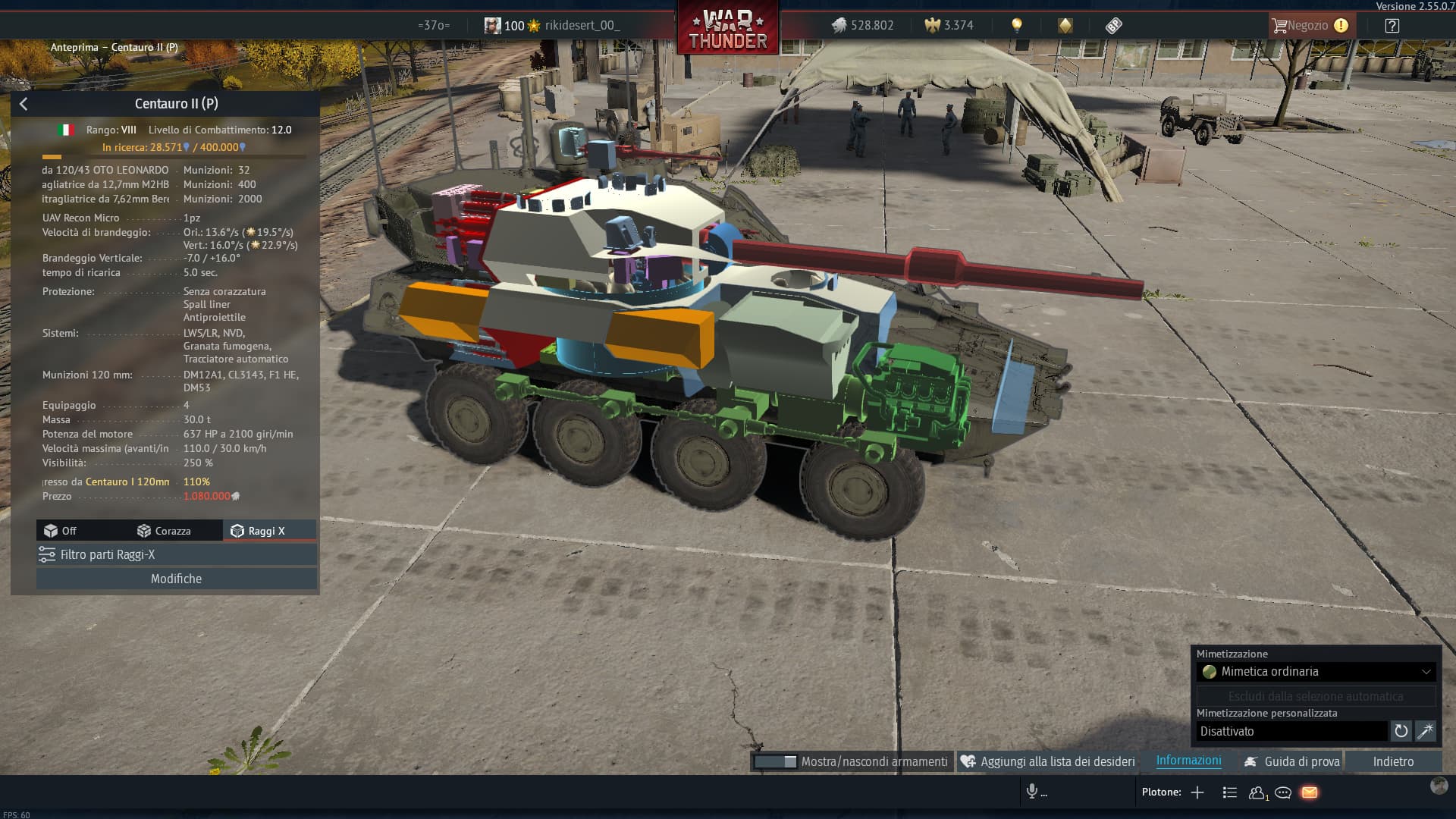Click the Indietro back button
1456x819 pixels.
point(1393,761)
